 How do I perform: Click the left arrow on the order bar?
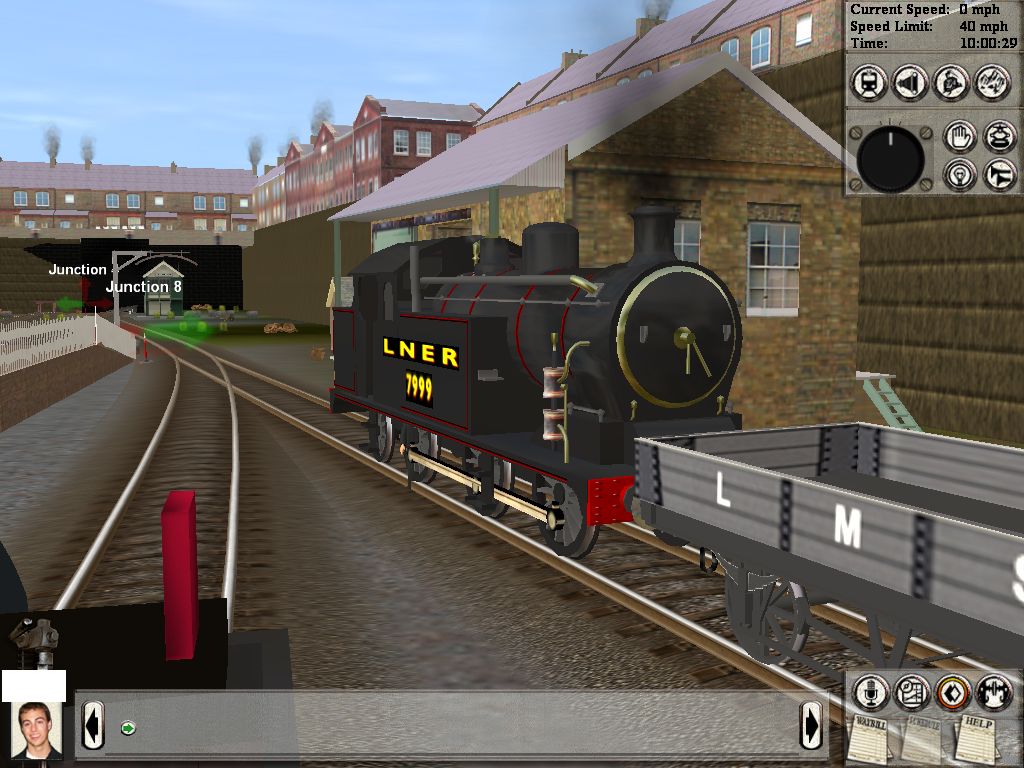pos(92,725)
